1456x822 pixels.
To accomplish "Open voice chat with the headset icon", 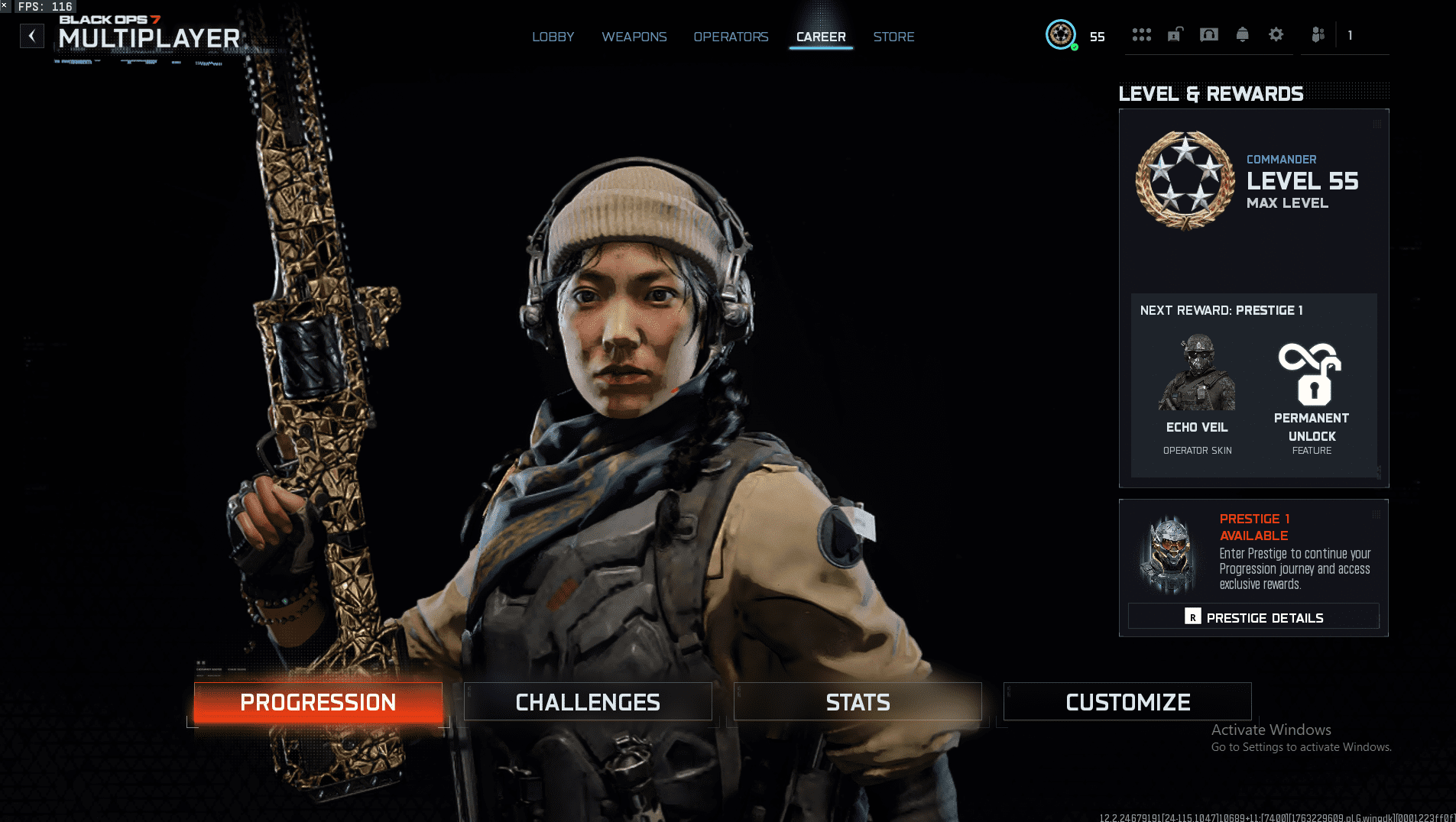I will [1209, 34].
